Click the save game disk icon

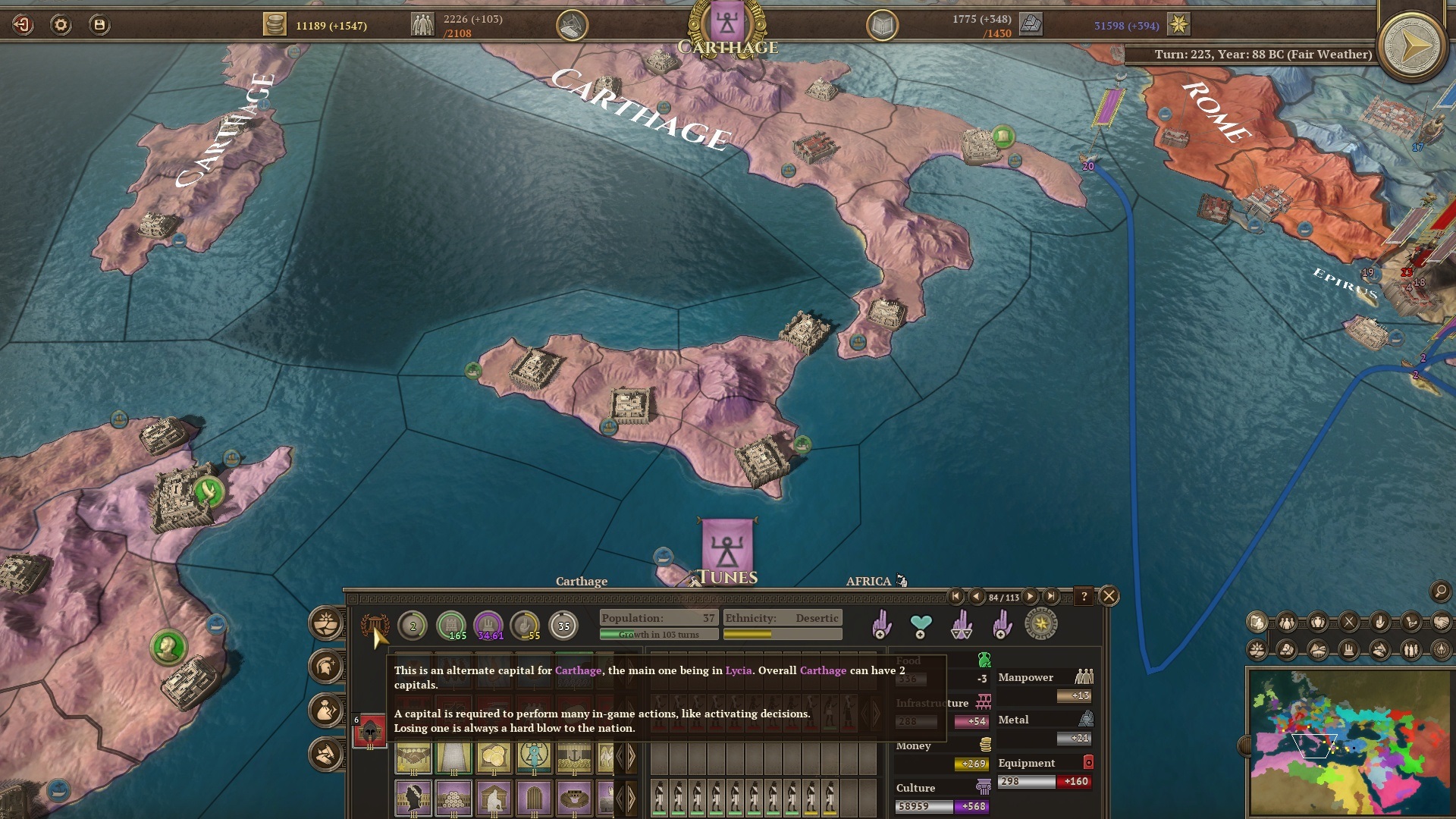pyautogui.click(x=99, y=25)
